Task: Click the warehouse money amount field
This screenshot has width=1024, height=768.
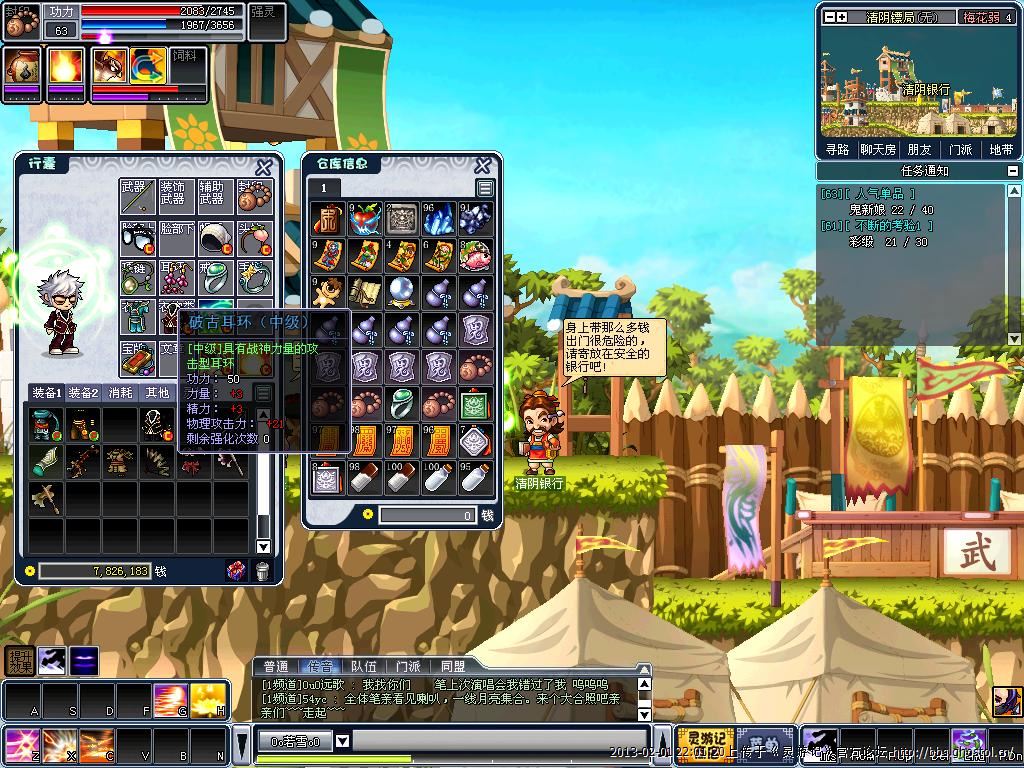Action: point(427,515)
